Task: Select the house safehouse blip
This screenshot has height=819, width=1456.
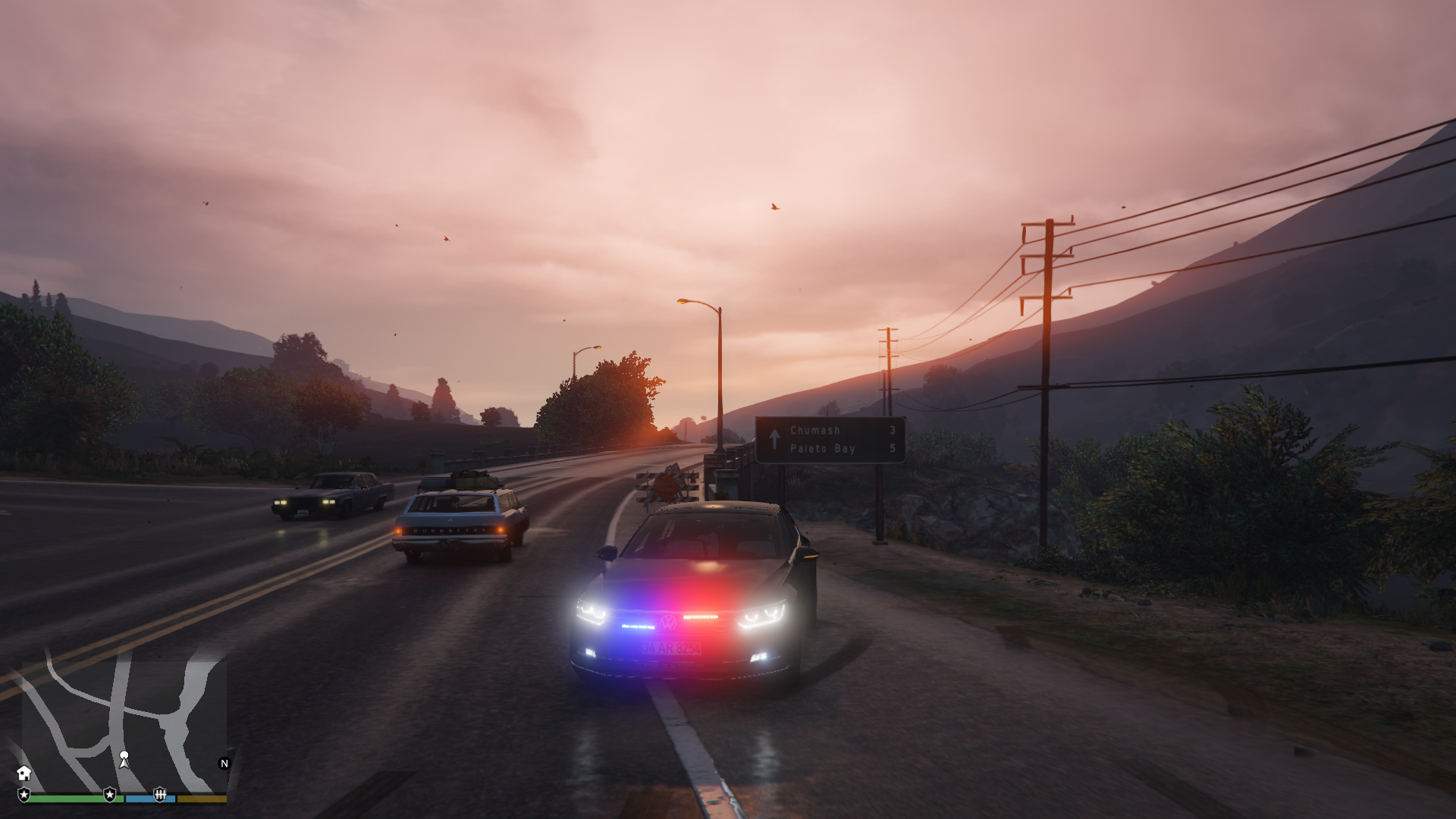Action: pyautogui.click(x=24, y=773)
